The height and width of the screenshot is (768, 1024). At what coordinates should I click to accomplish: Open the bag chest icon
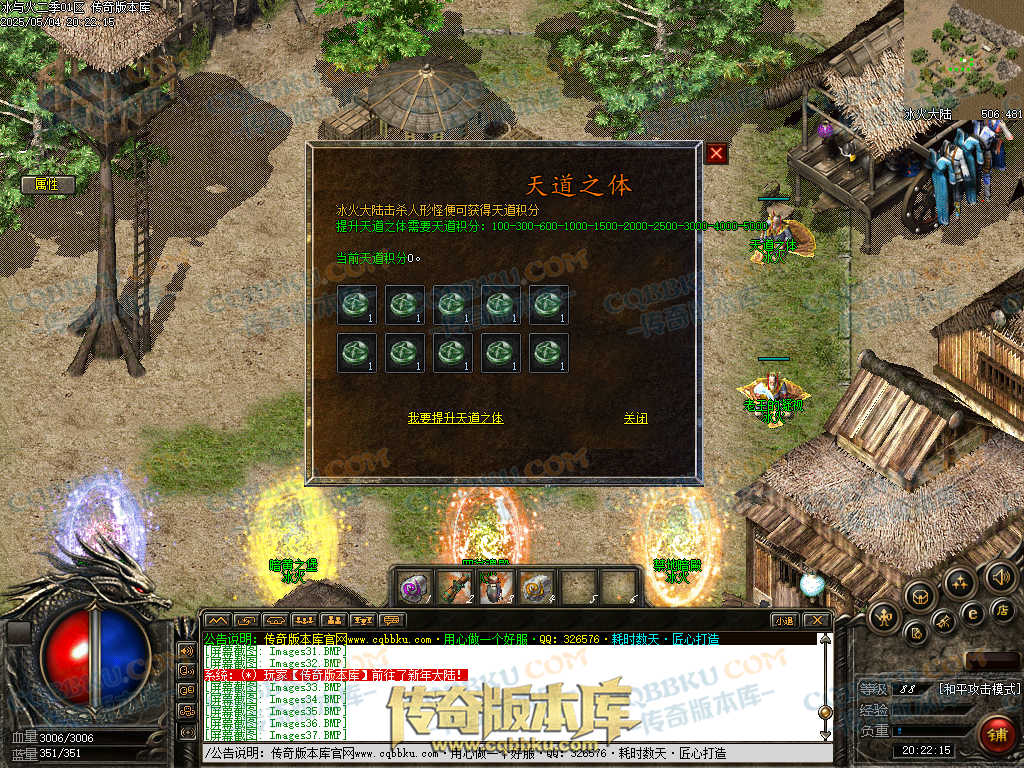[x=919, y=597]
